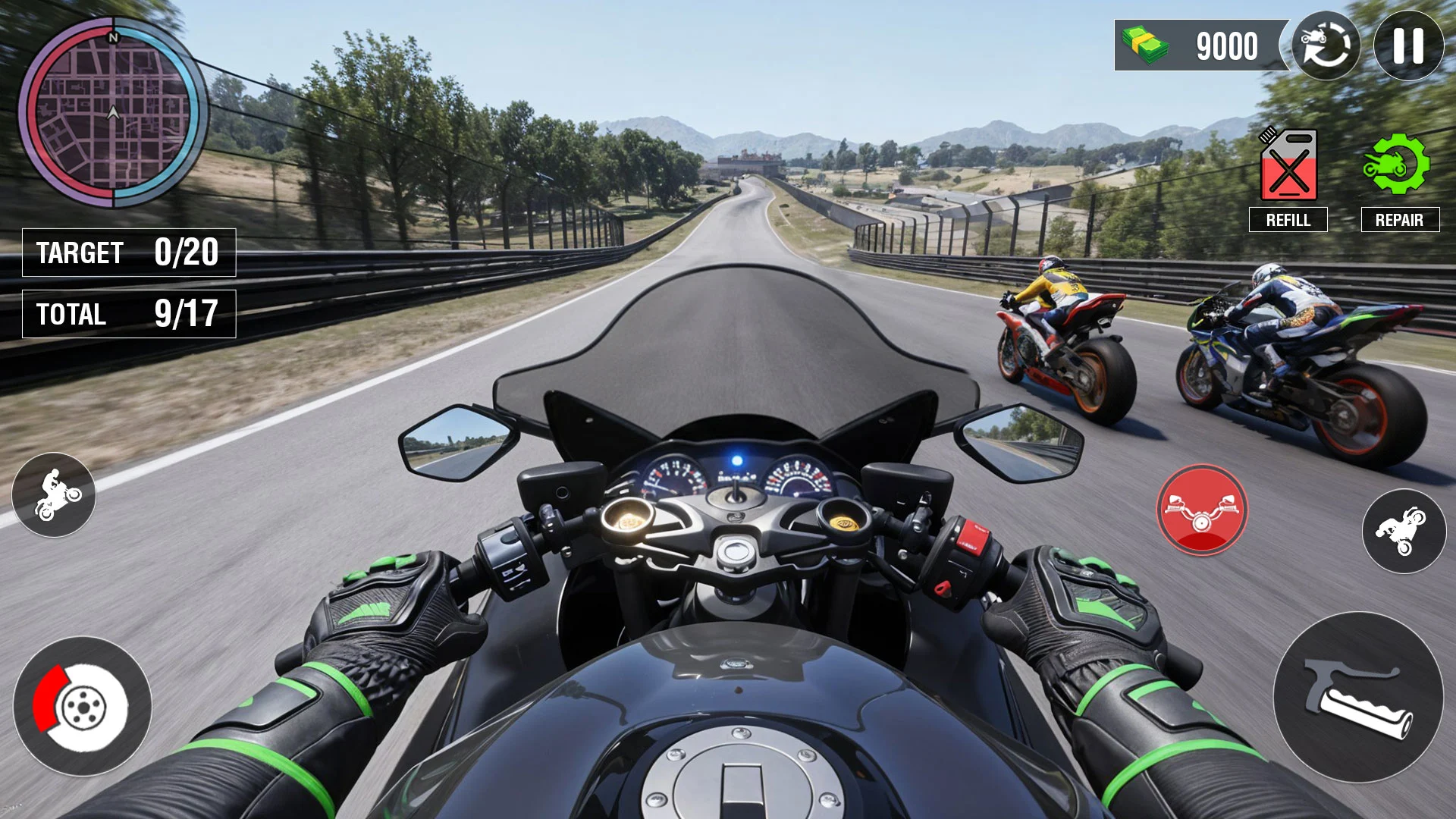
Task: Perform a wheelie stunt
Action: tap(54, 494)
